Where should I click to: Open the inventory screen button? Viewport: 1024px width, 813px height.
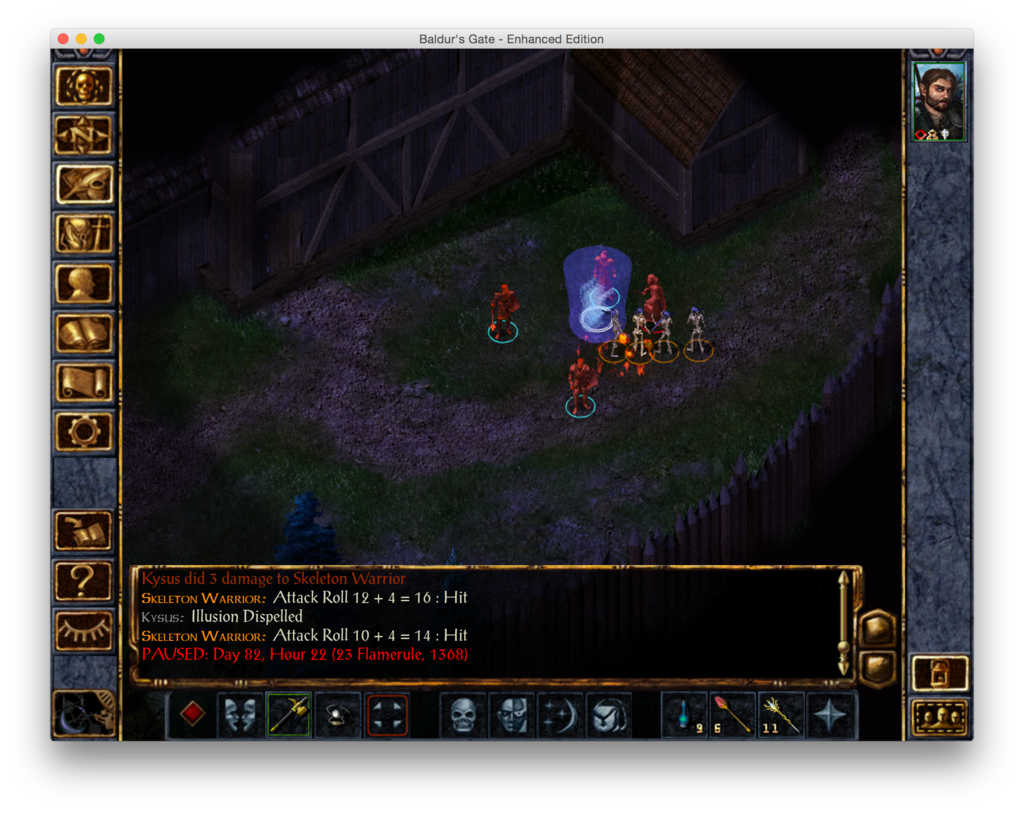click(x=84, y=234)
